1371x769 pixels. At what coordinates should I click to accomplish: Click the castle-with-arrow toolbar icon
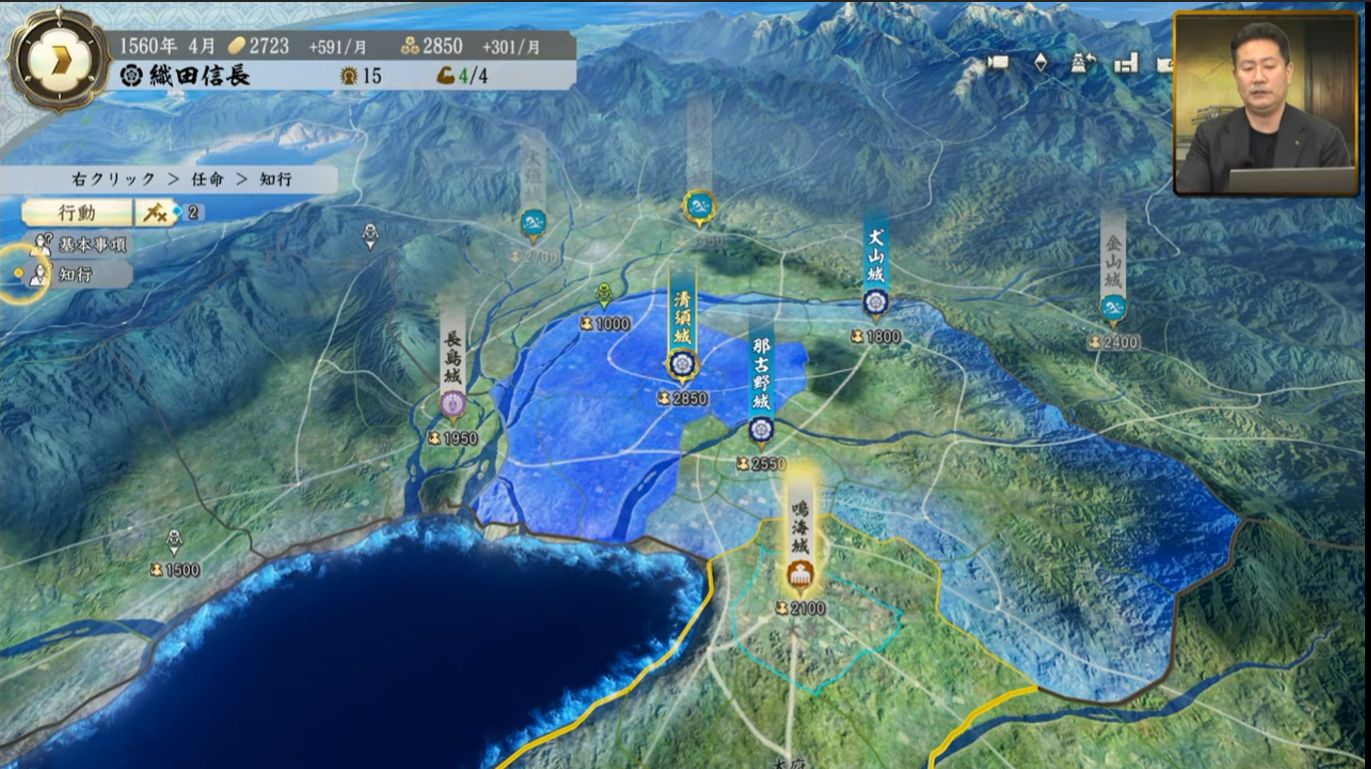click(x=1080, y=62)
